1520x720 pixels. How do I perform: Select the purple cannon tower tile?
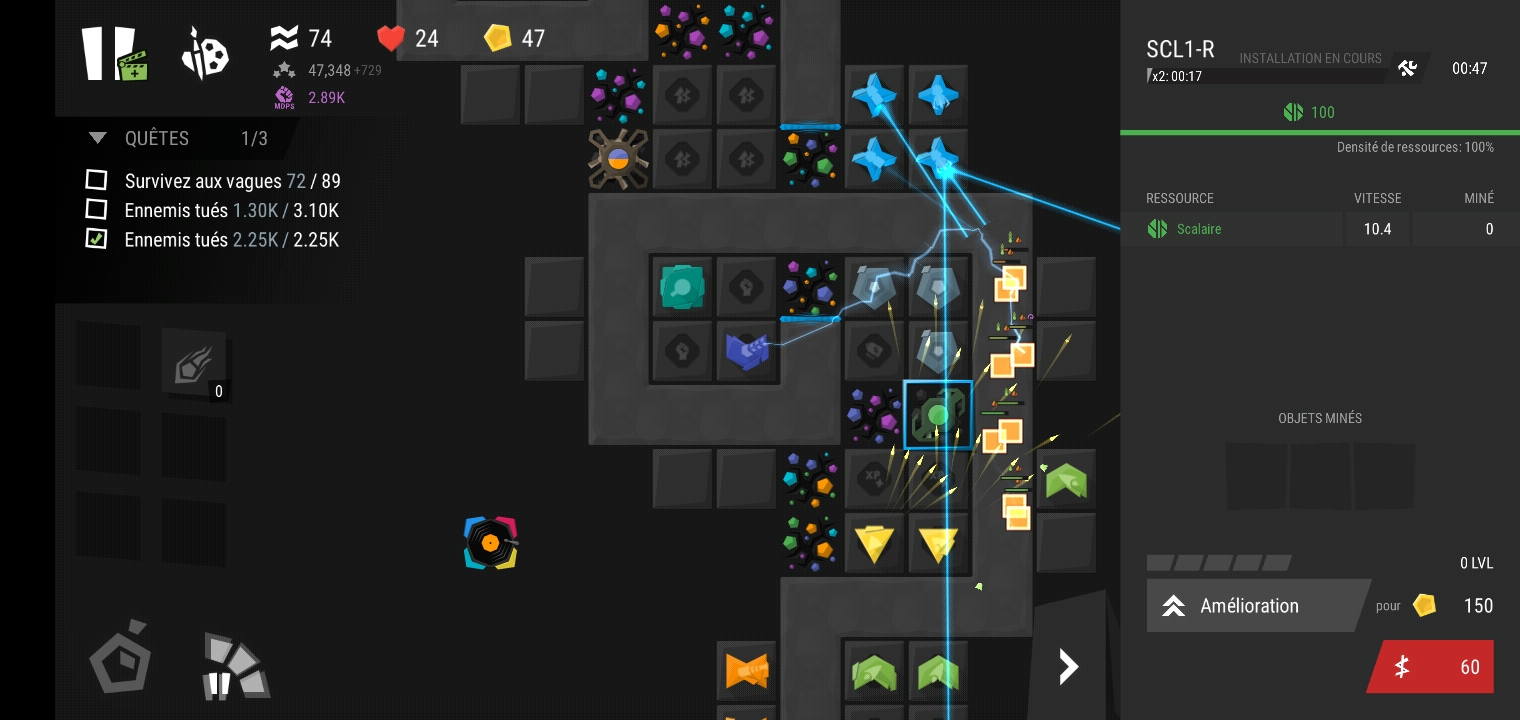coord(747,351)
